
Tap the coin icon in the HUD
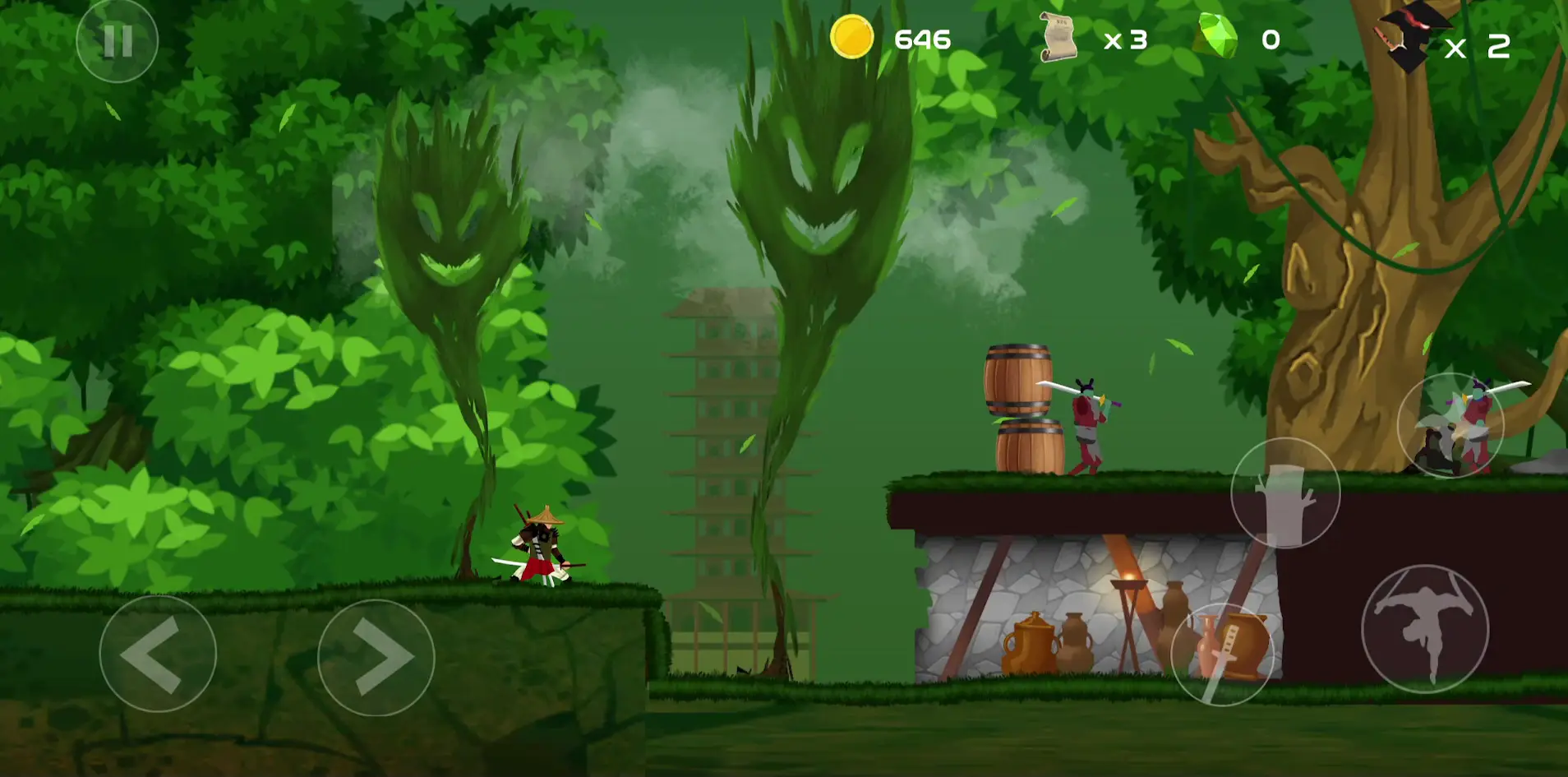[851, 37]
